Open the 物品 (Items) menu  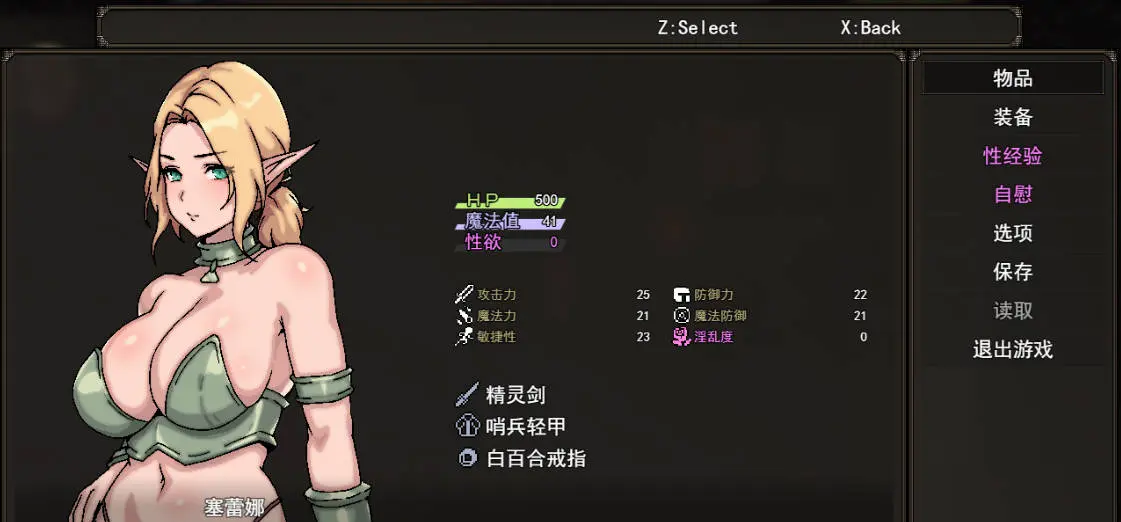(1012, 78)
